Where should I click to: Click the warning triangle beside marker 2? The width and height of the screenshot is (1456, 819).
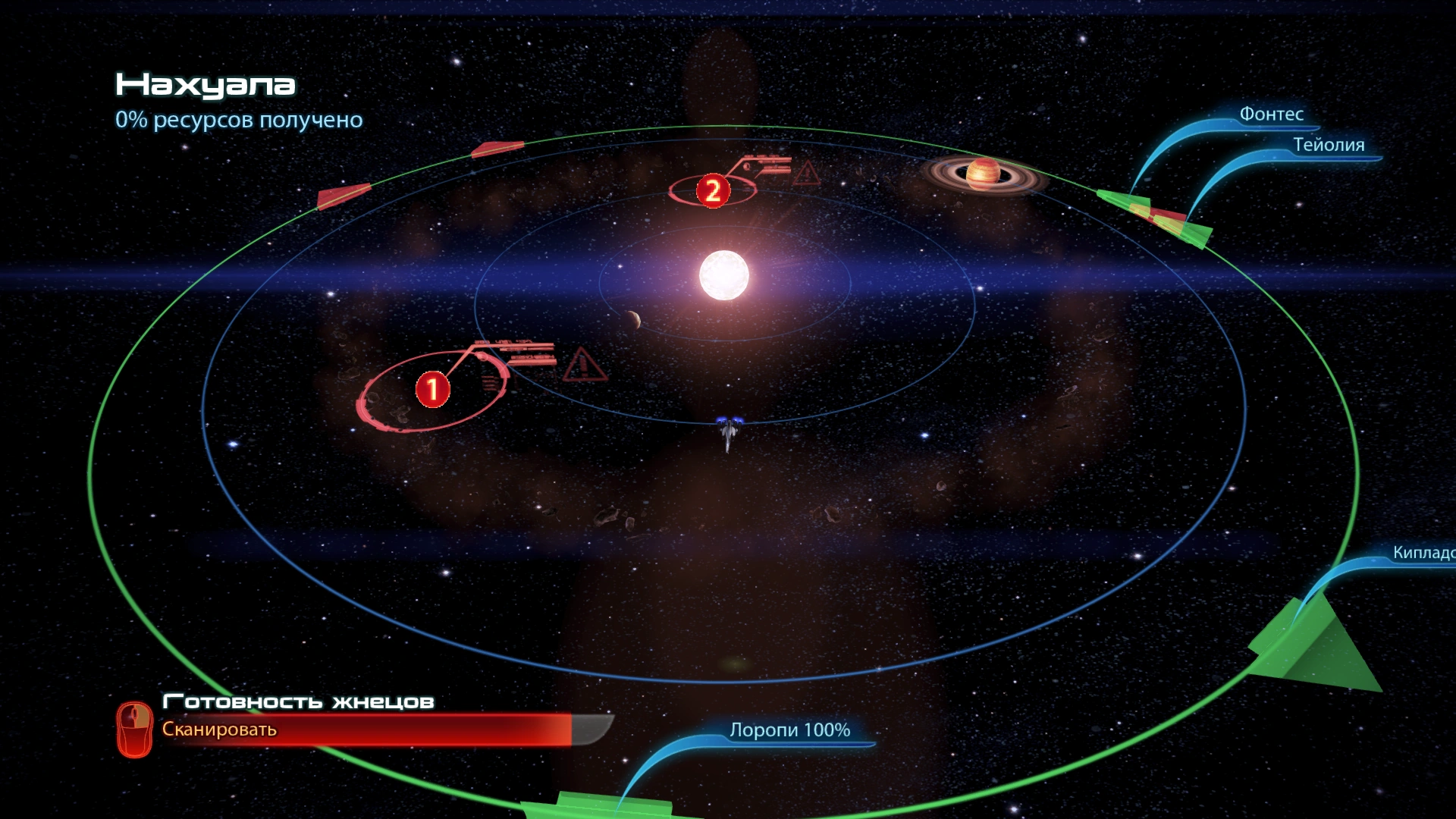point(806,174)
